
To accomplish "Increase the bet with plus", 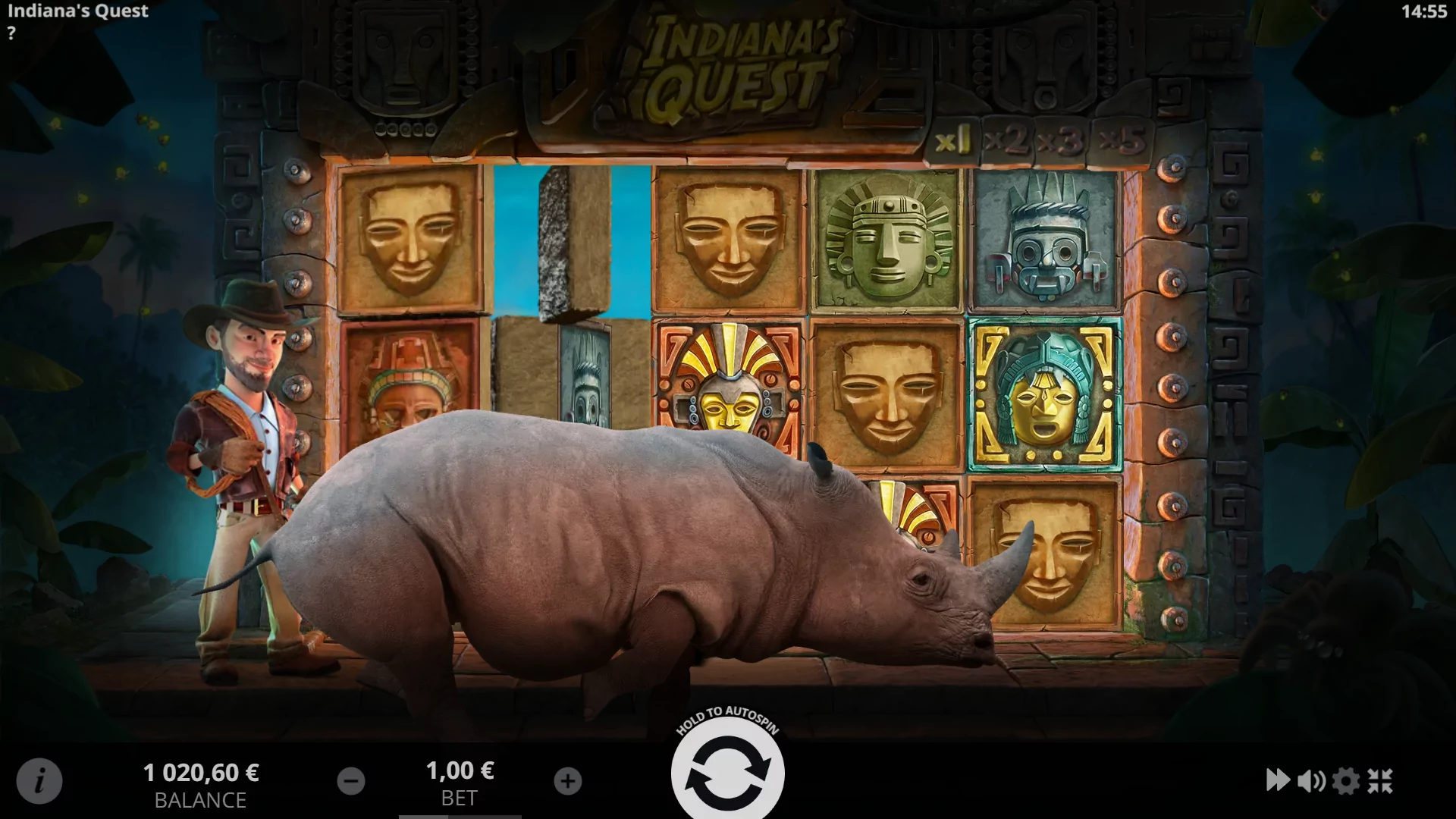I will [568, 780].
